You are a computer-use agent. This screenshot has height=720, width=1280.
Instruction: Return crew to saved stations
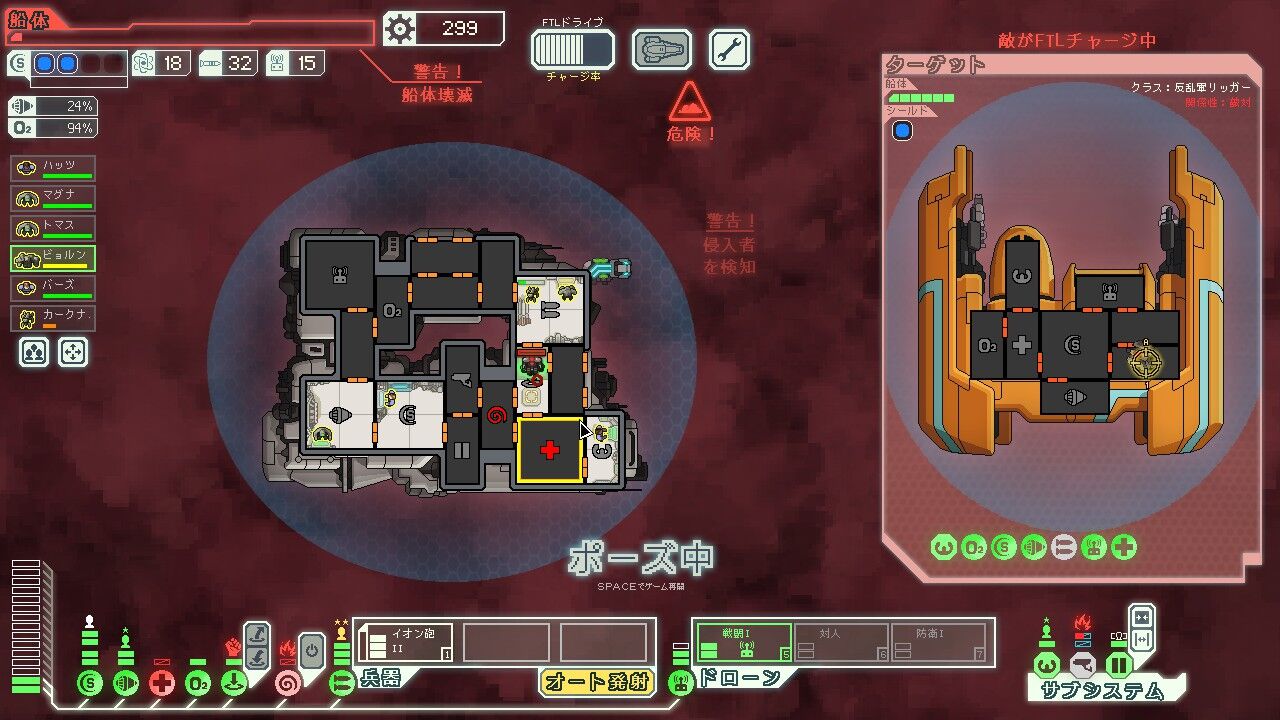pos(72,351)
